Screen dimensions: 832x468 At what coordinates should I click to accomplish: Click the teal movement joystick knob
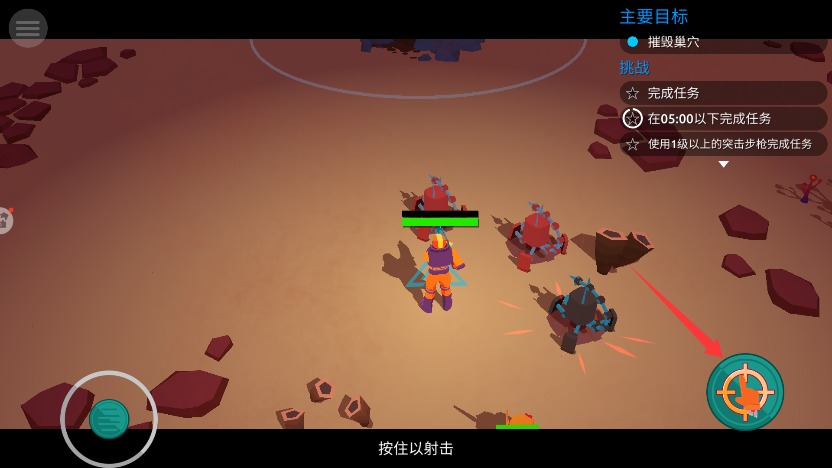(x=109, y=419)
